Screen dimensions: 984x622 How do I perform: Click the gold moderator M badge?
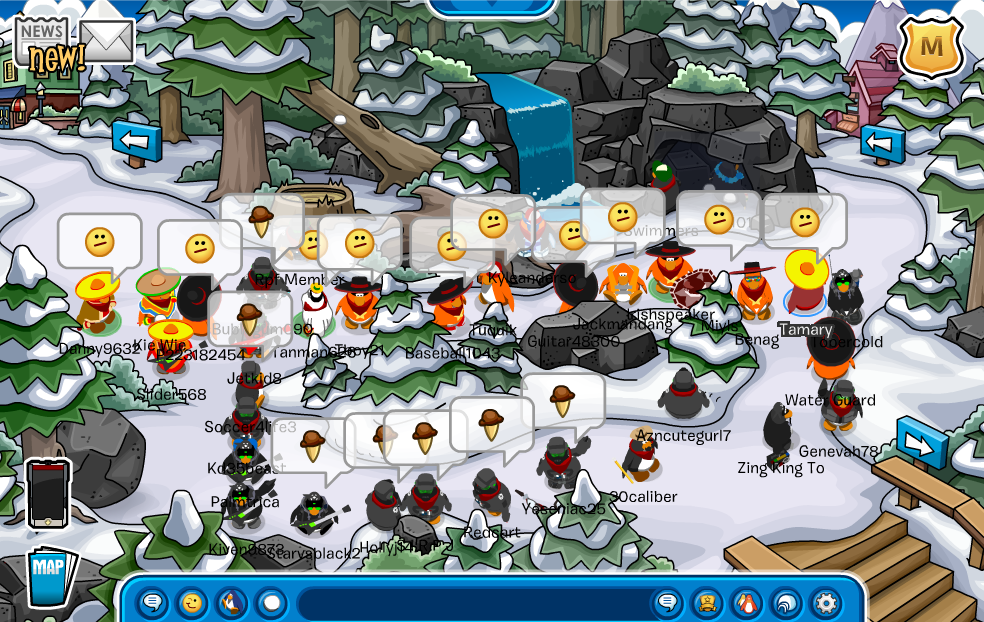pos(931,47)
